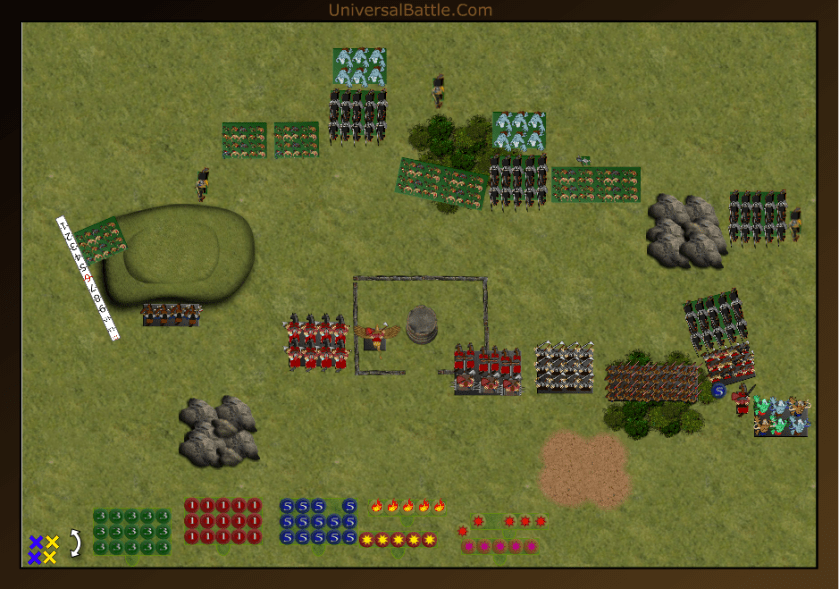Viewport: 839px width, 589px height.
Task: Choose a yellow starburst token from the row
Action: (398, 540)
